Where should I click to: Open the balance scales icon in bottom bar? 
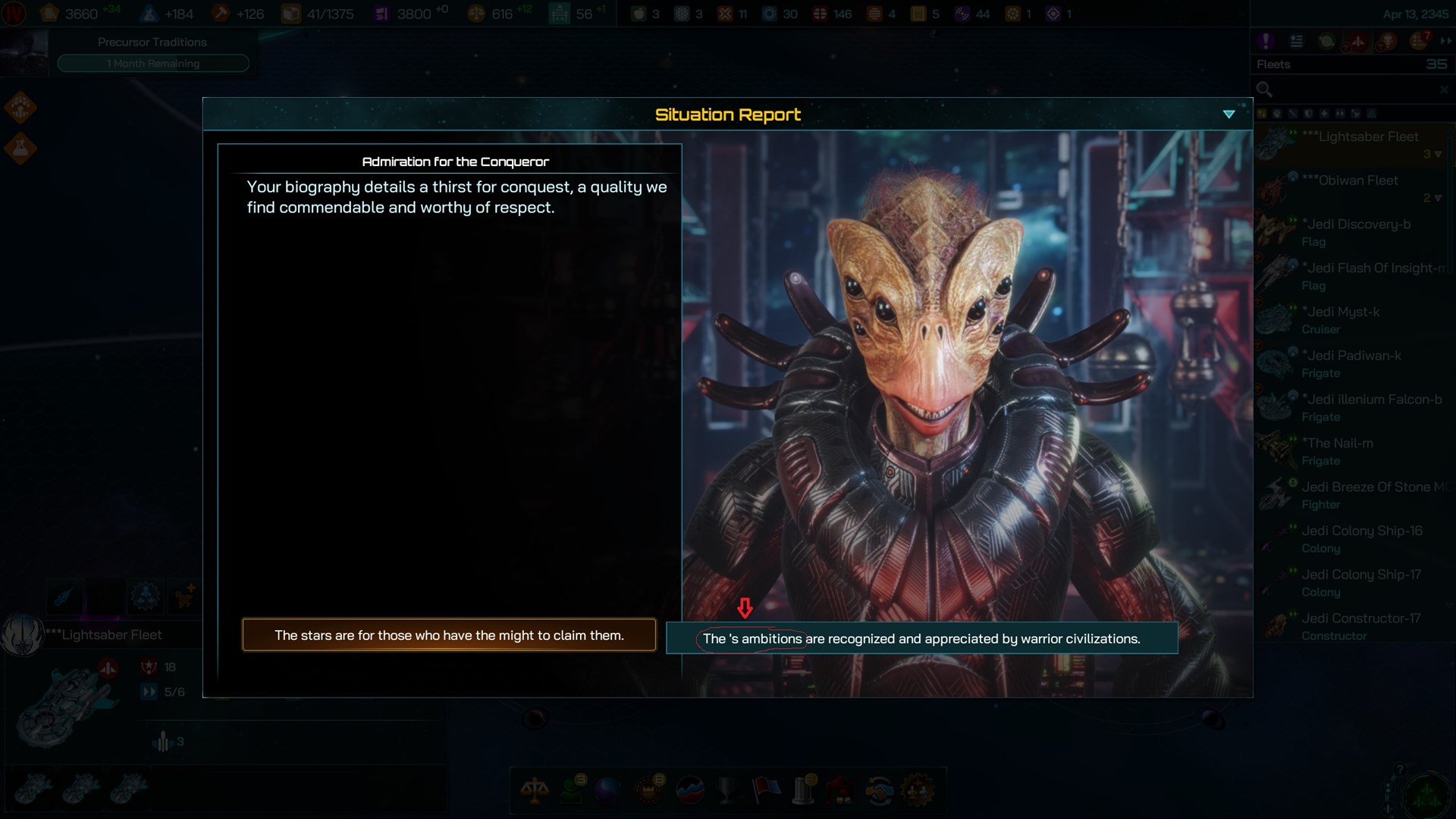coord(535,790)
